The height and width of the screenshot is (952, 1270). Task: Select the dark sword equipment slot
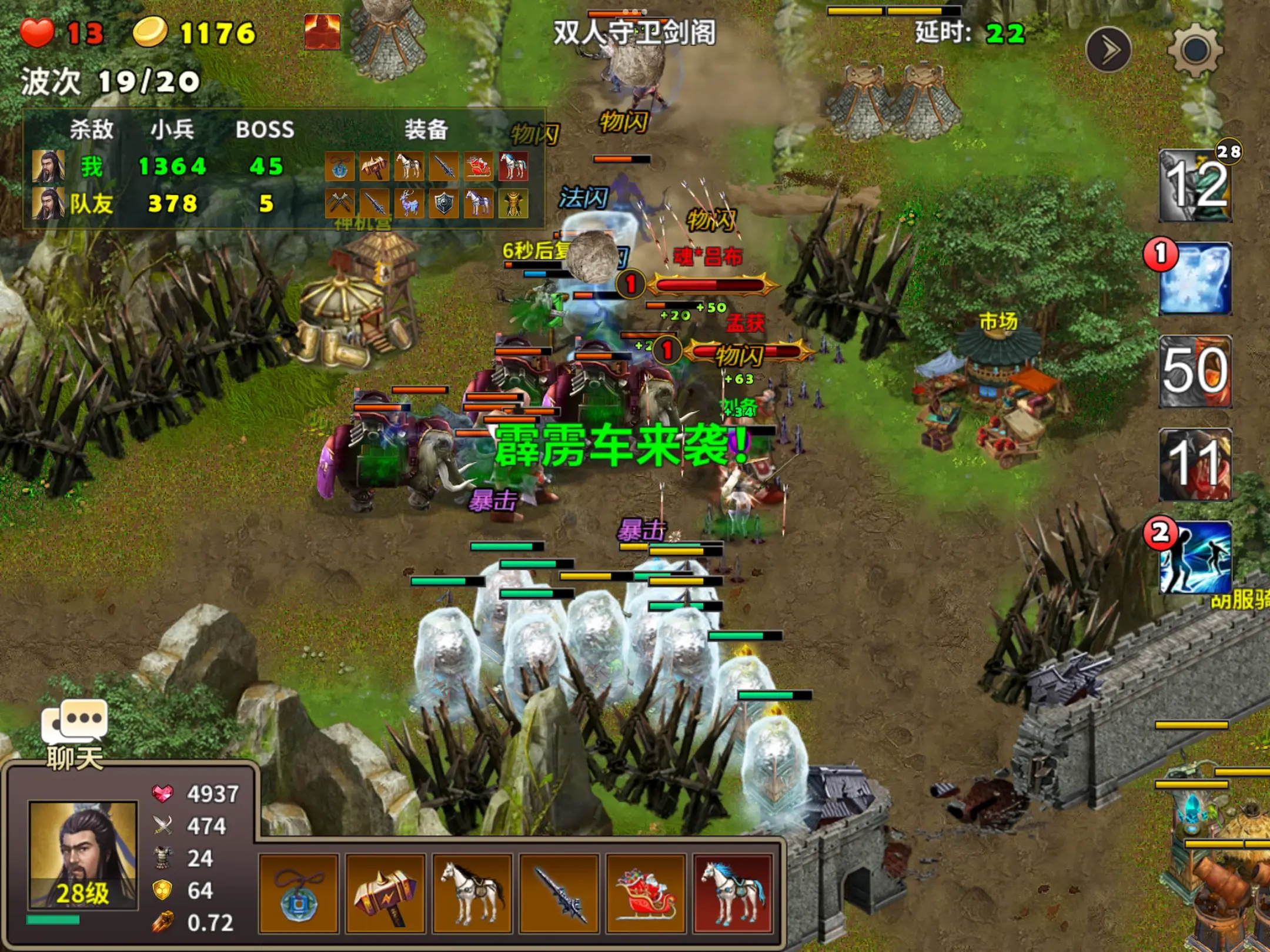(x=559, y=894)
